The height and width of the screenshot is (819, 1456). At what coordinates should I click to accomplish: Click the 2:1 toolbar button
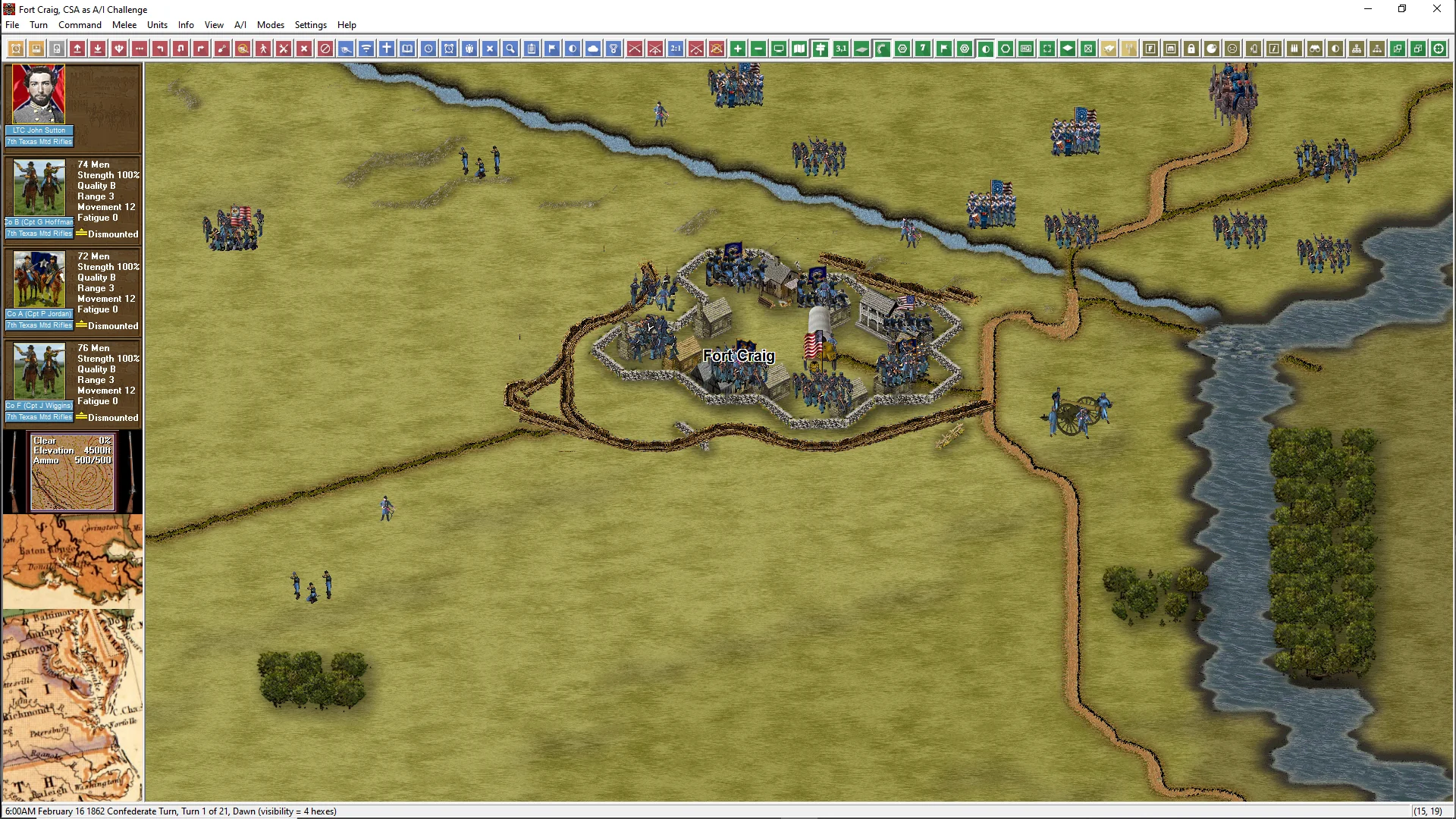tap(676, 49)
